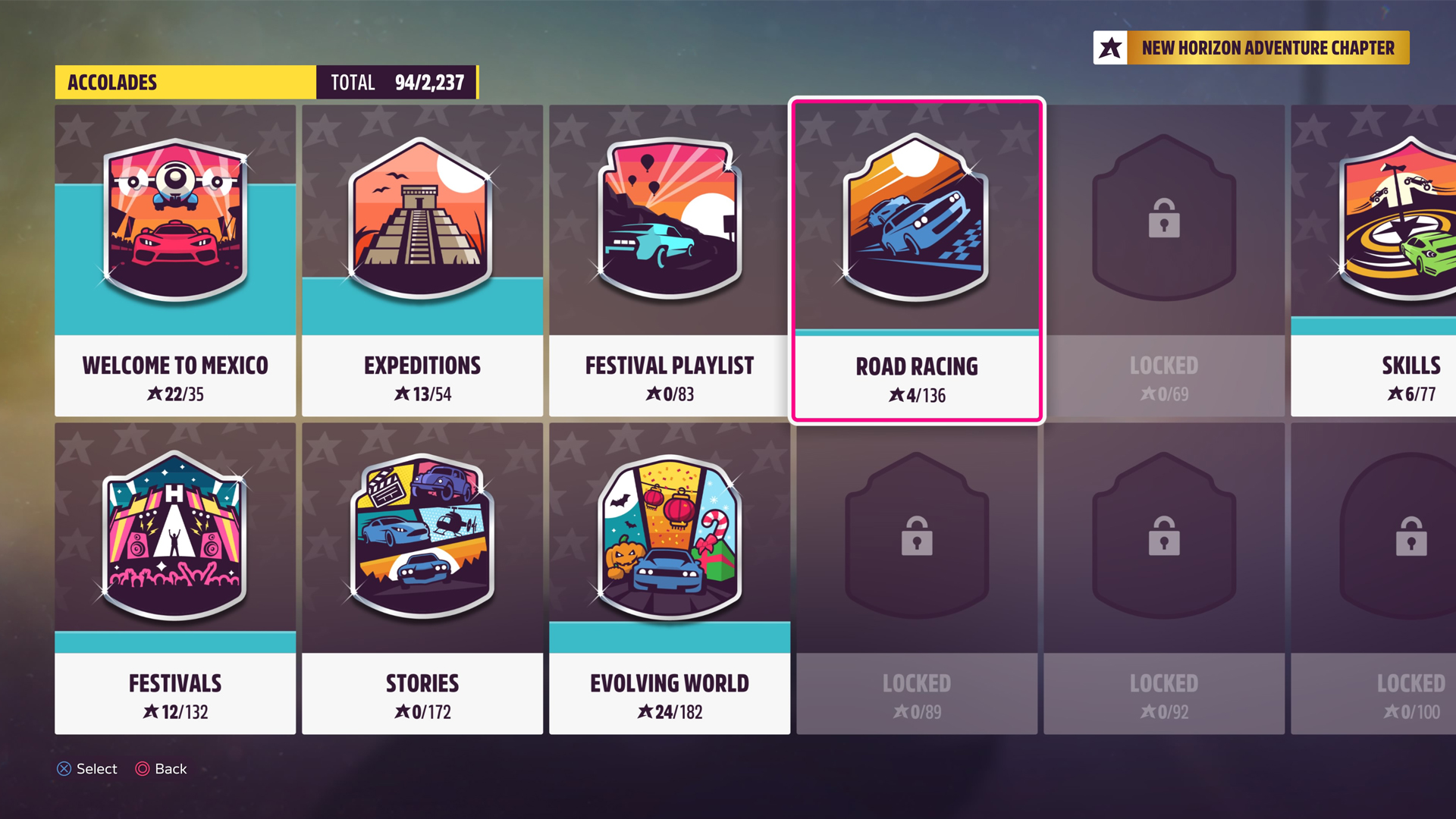The image size is (1456, 819).
Task: Click the New Horizon Adventure Chapter banner
Action: coord(1268,47)
